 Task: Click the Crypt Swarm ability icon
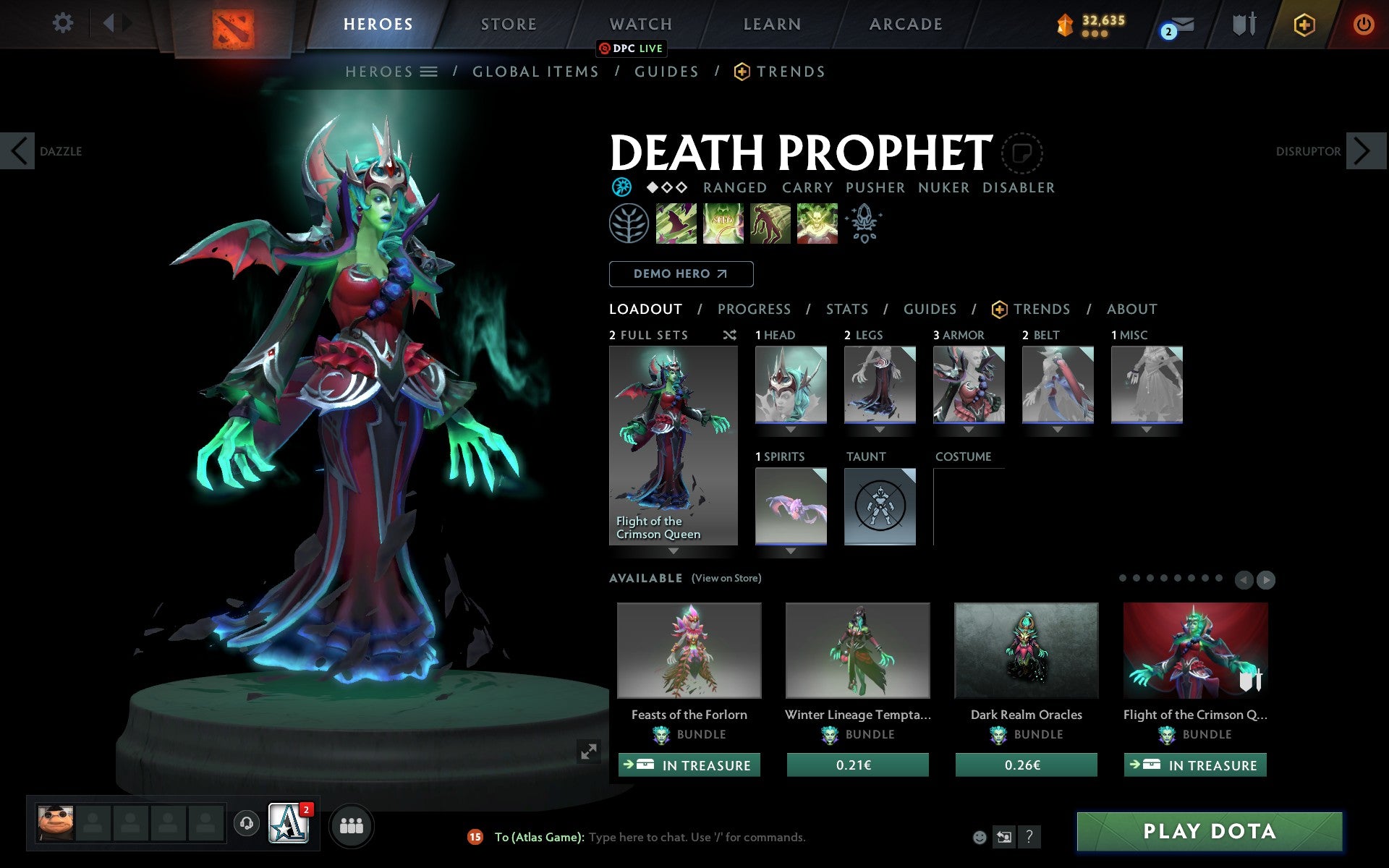[676, 224]
